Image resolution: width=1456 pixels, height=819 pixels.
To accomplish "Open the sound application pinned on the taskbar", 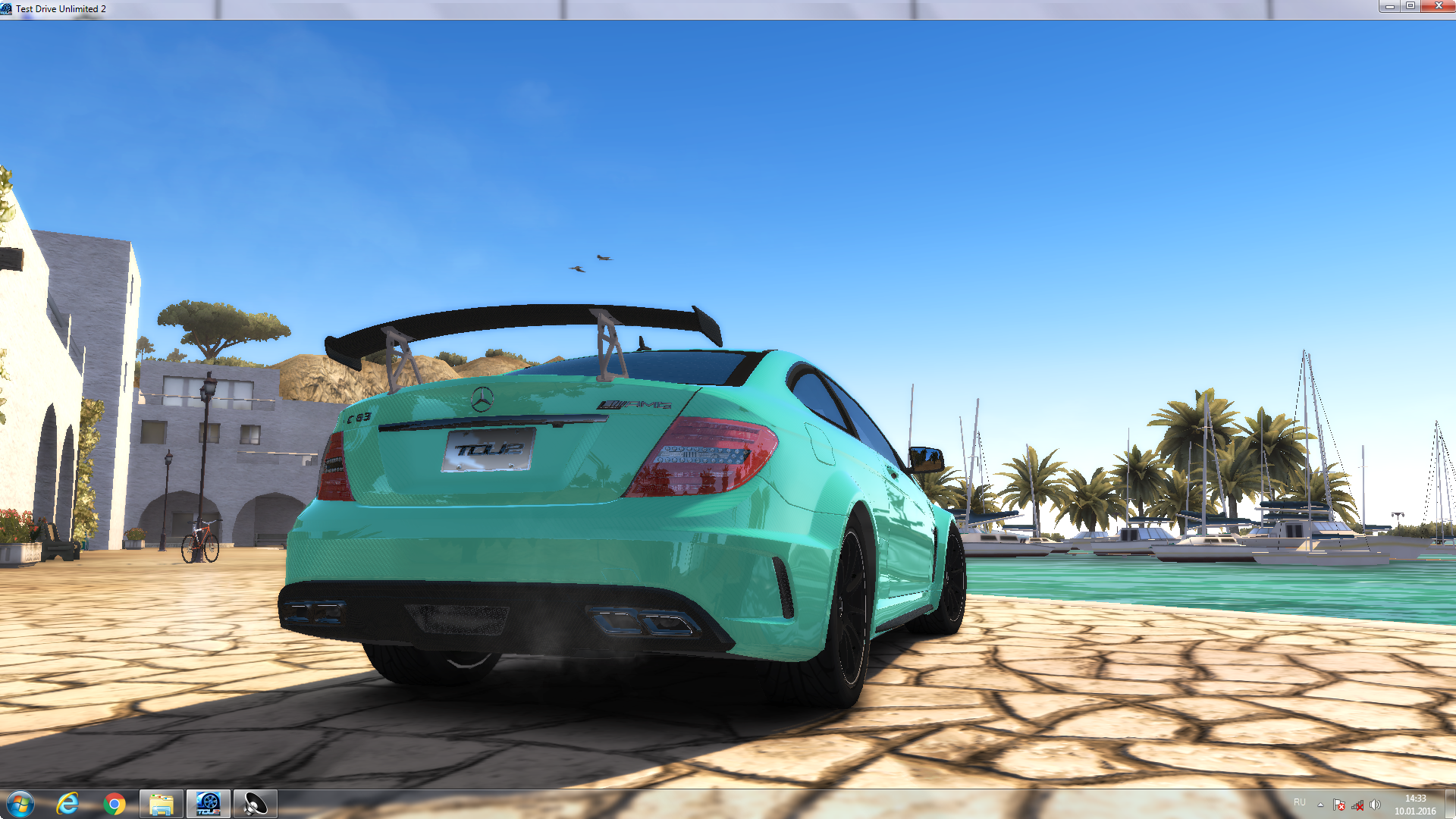I will pyautogui.click(x=256, y=803).
